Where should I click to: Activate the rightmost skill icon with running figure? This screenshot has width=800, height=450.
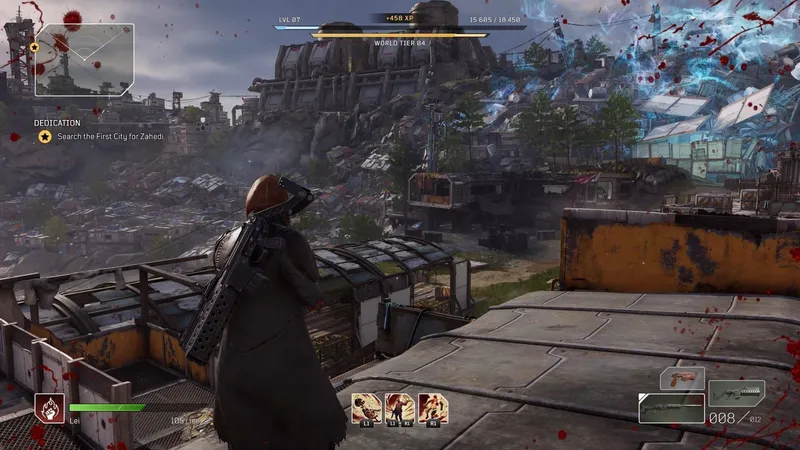pyautogui.click(x=433, y=406)
